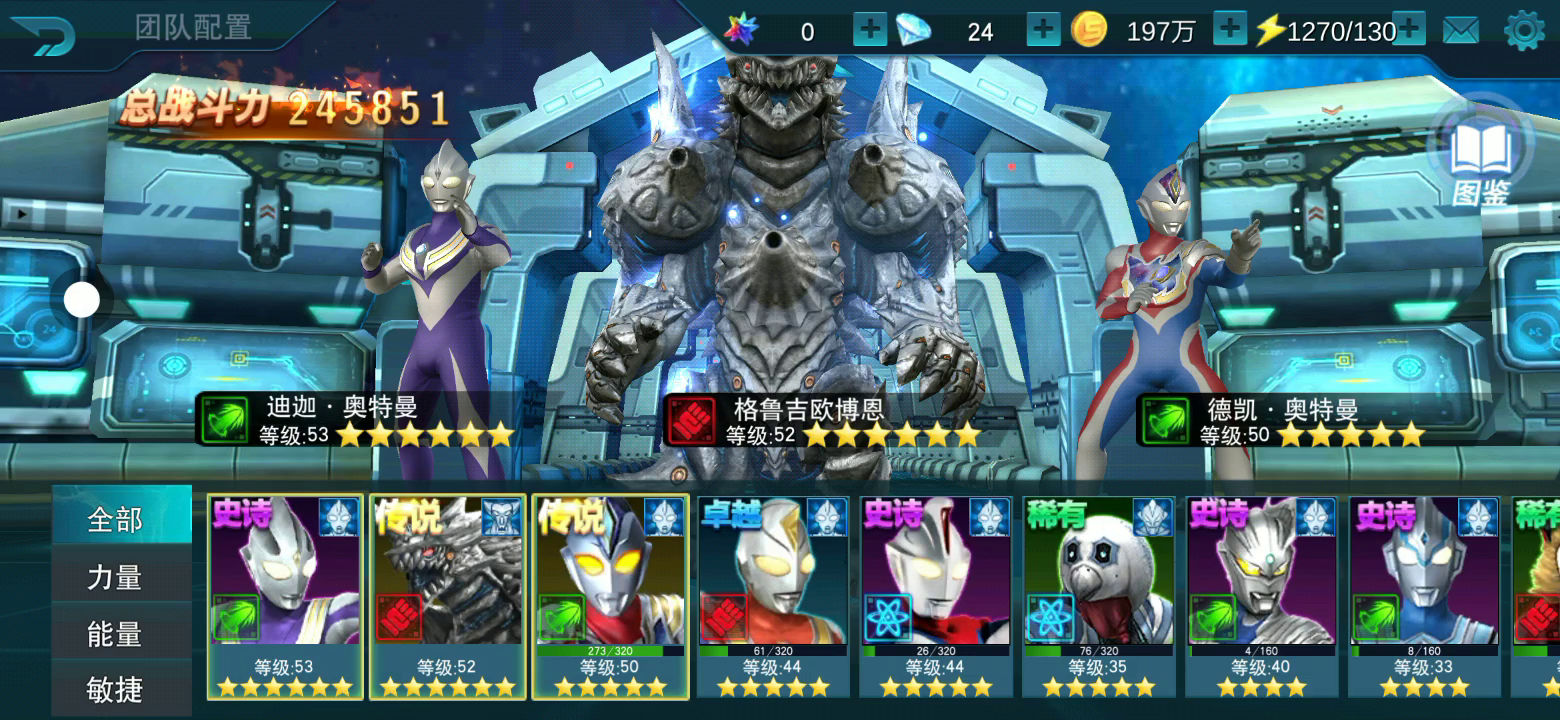Select the 稀有 level 35 robot card
The width and height of the screenshot is (1560, 720).
[1099, 596]
